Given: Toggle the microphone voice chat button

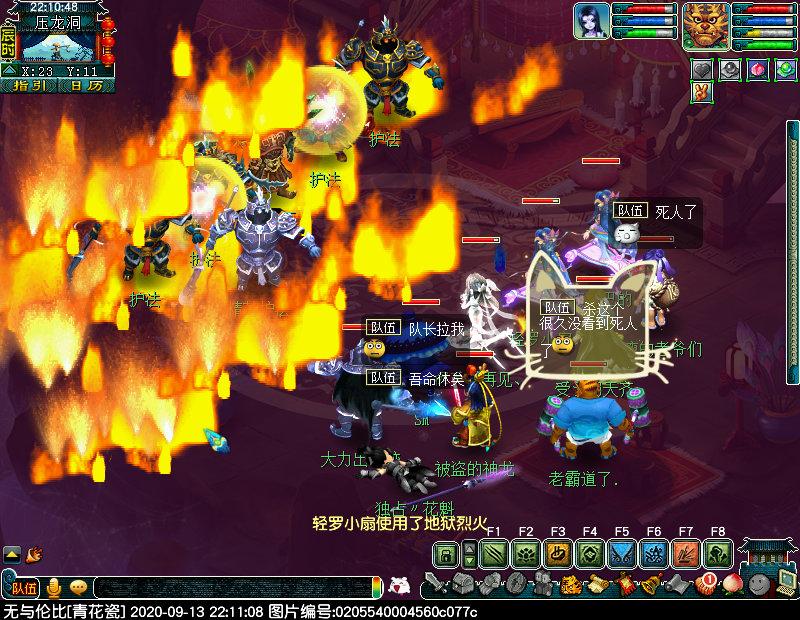Looking at the screenshot, I should coord(55,587).
